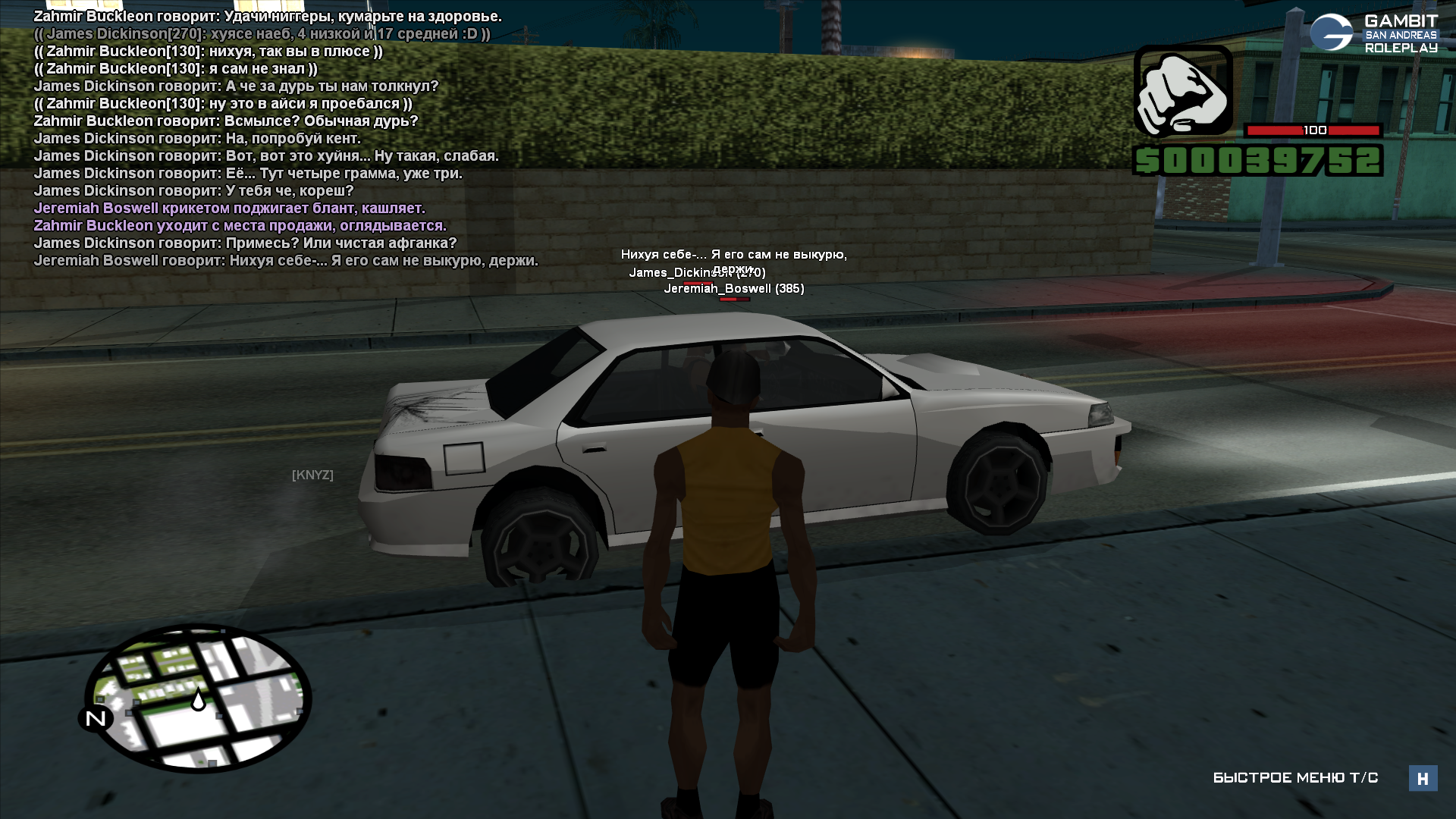Image resolution: width=1456 pixels, height=819 pixels.
Task: Click the north marker on the minimap
Action: (x=96, y=718)
